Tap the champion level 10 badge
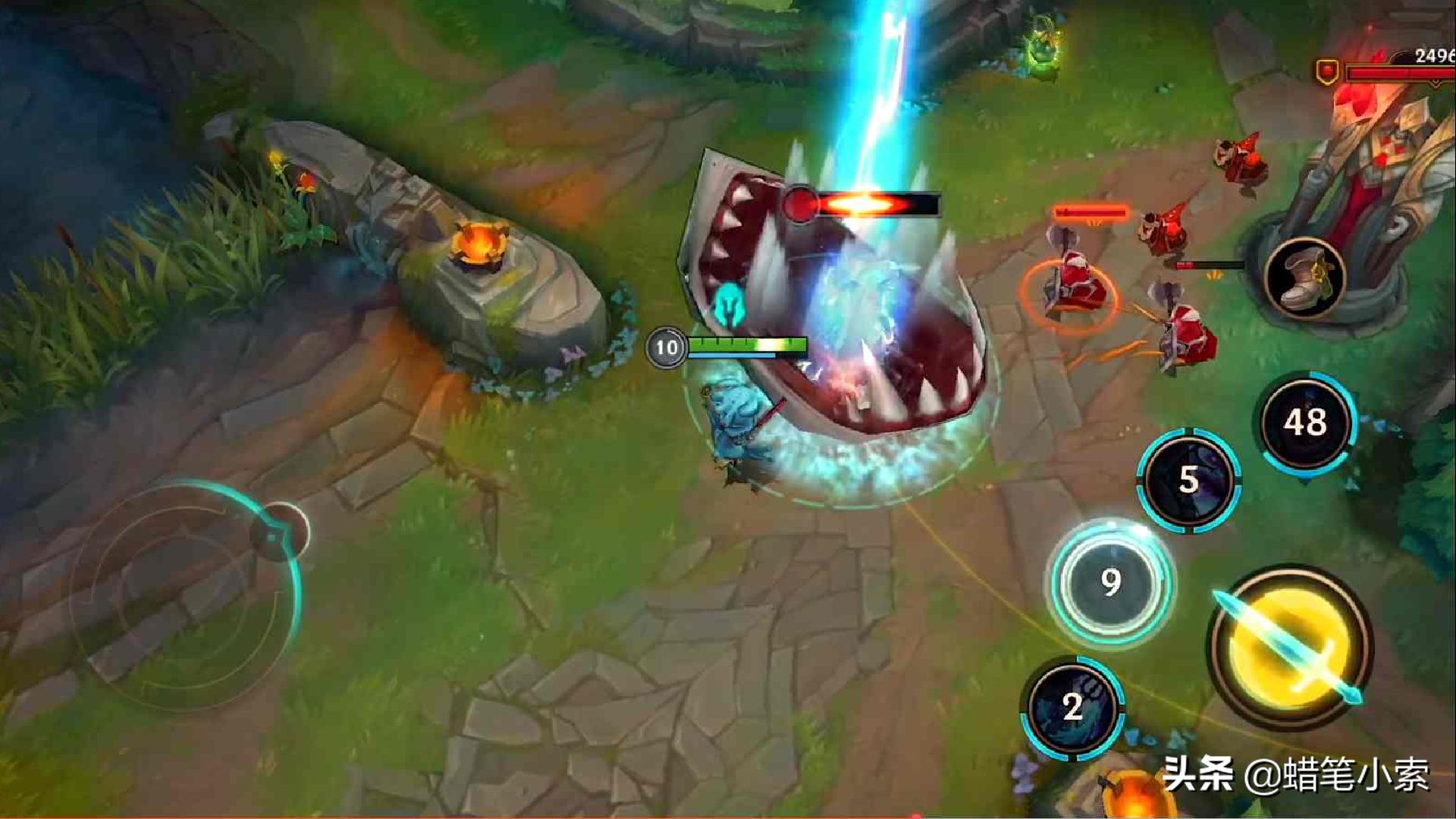This screenshot has height=819, width=1456. pos(666,347)
